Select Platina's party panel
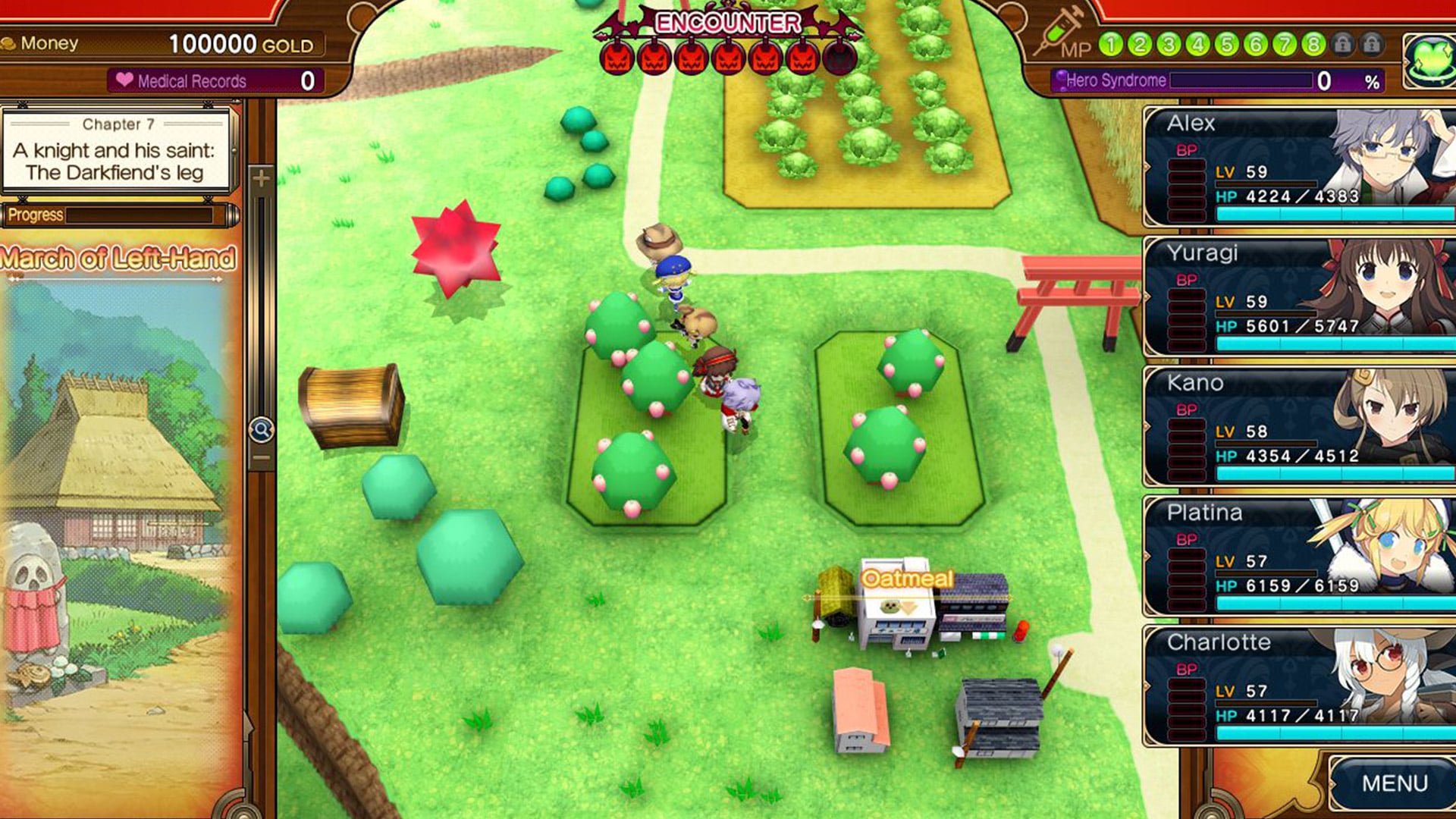The height and width of the screenshot is (819, 1456). [x=1298, y=557]
